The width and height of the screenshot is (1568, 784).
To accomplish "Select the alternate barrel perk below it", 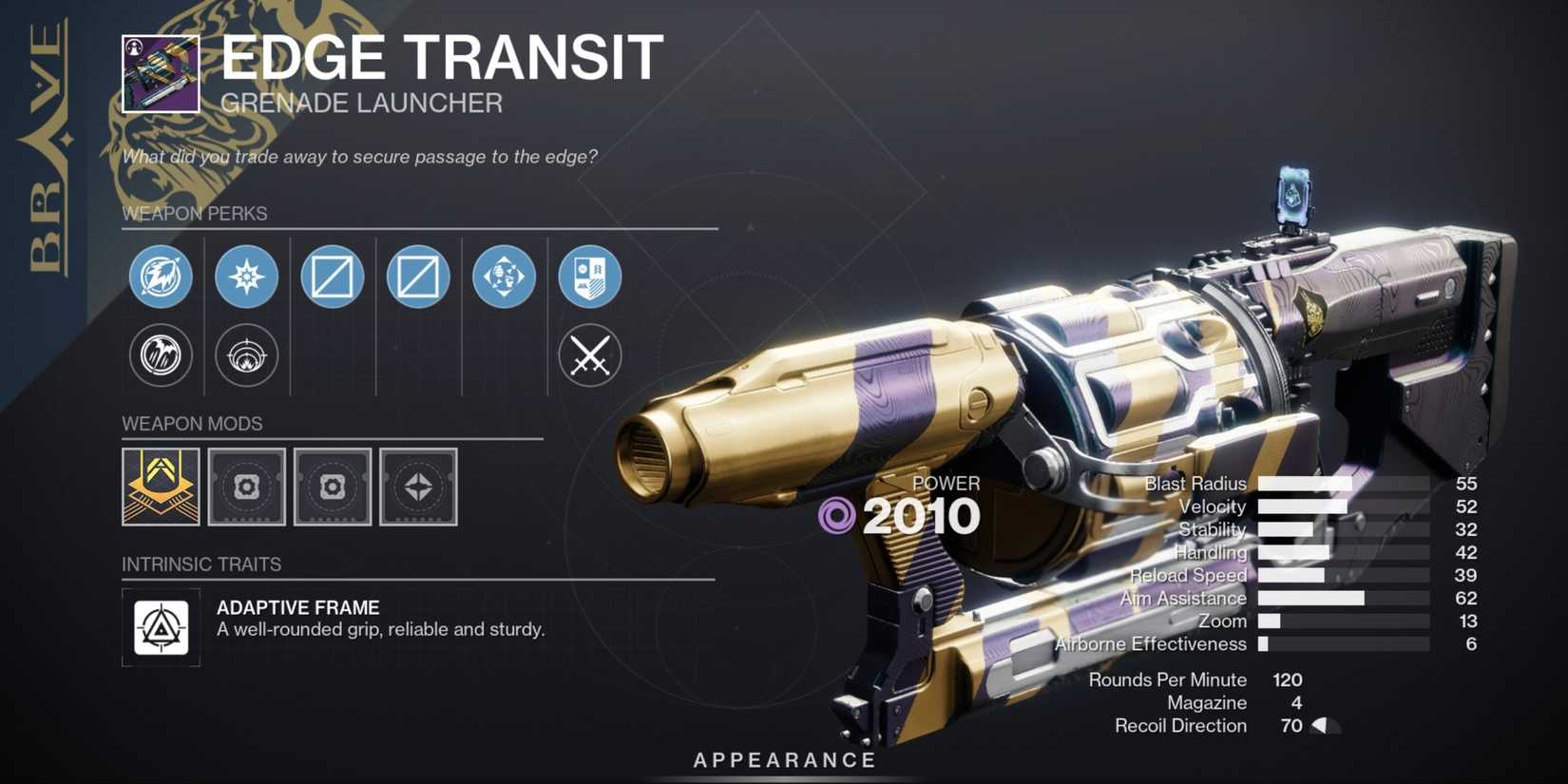I will pos(160,355).
